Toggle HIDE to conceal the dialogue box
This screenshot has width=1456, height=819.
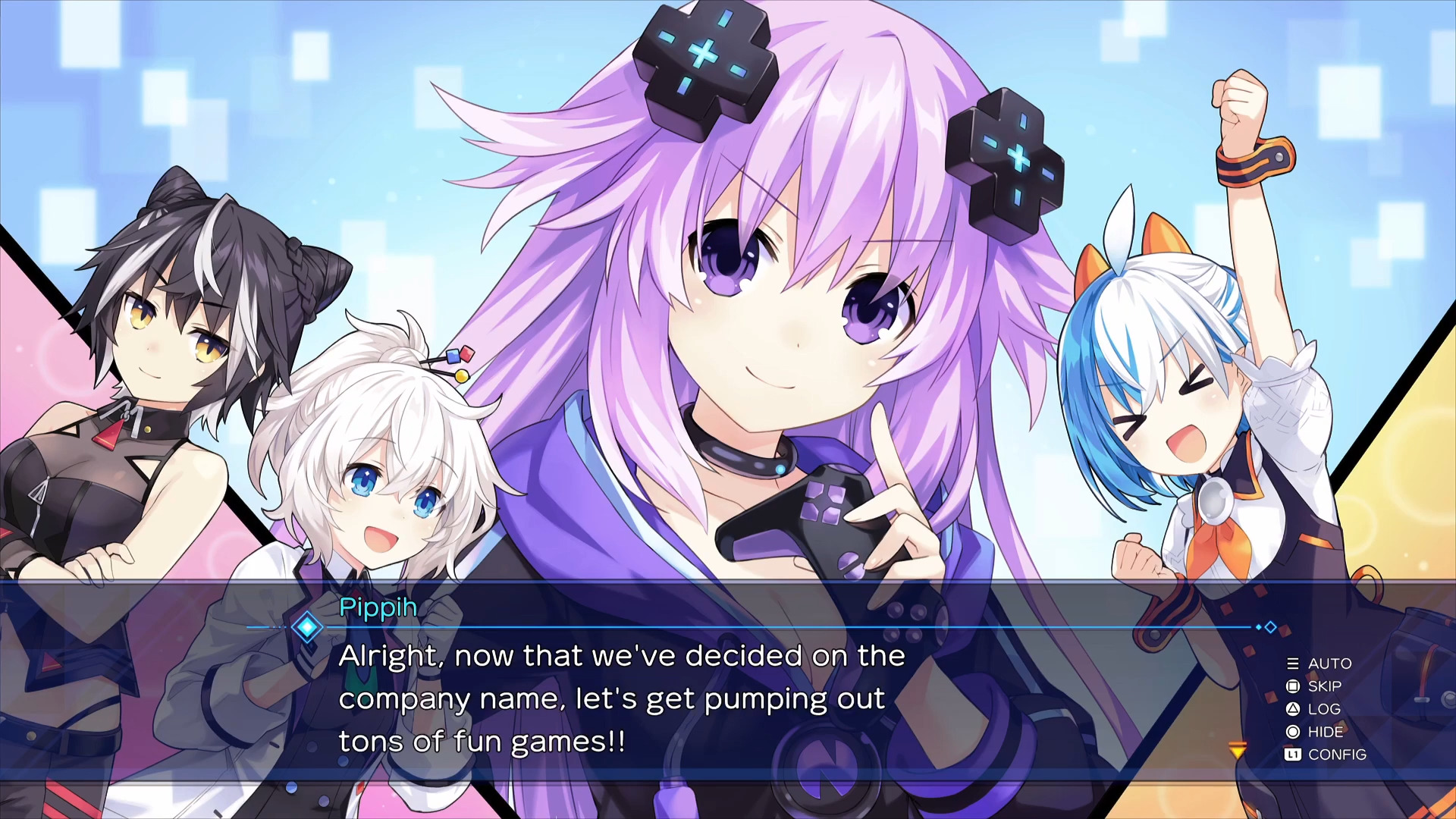pyautogui.click(x=1326, y=732)
